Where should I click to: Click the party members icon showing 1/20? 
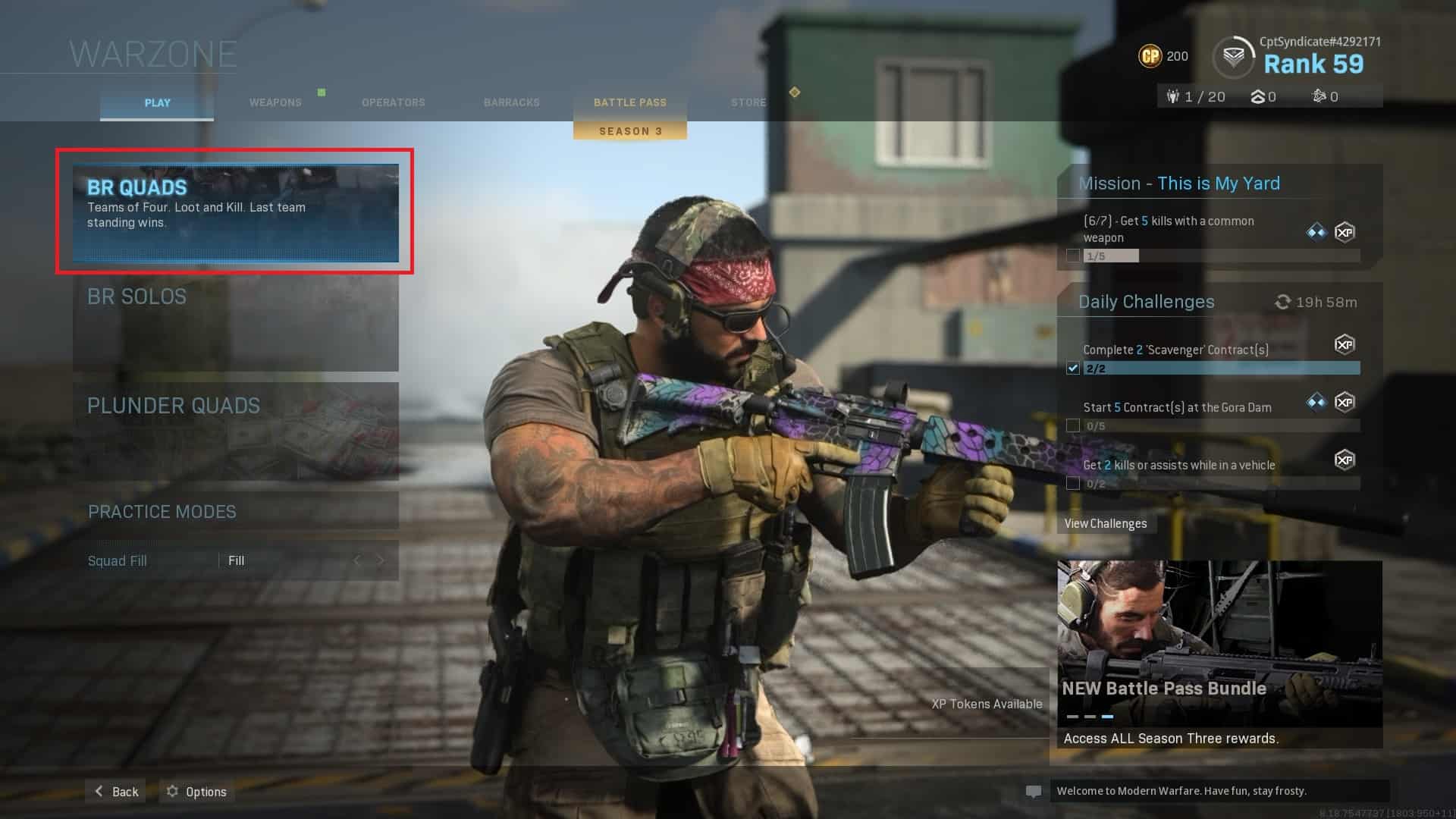1172,96
